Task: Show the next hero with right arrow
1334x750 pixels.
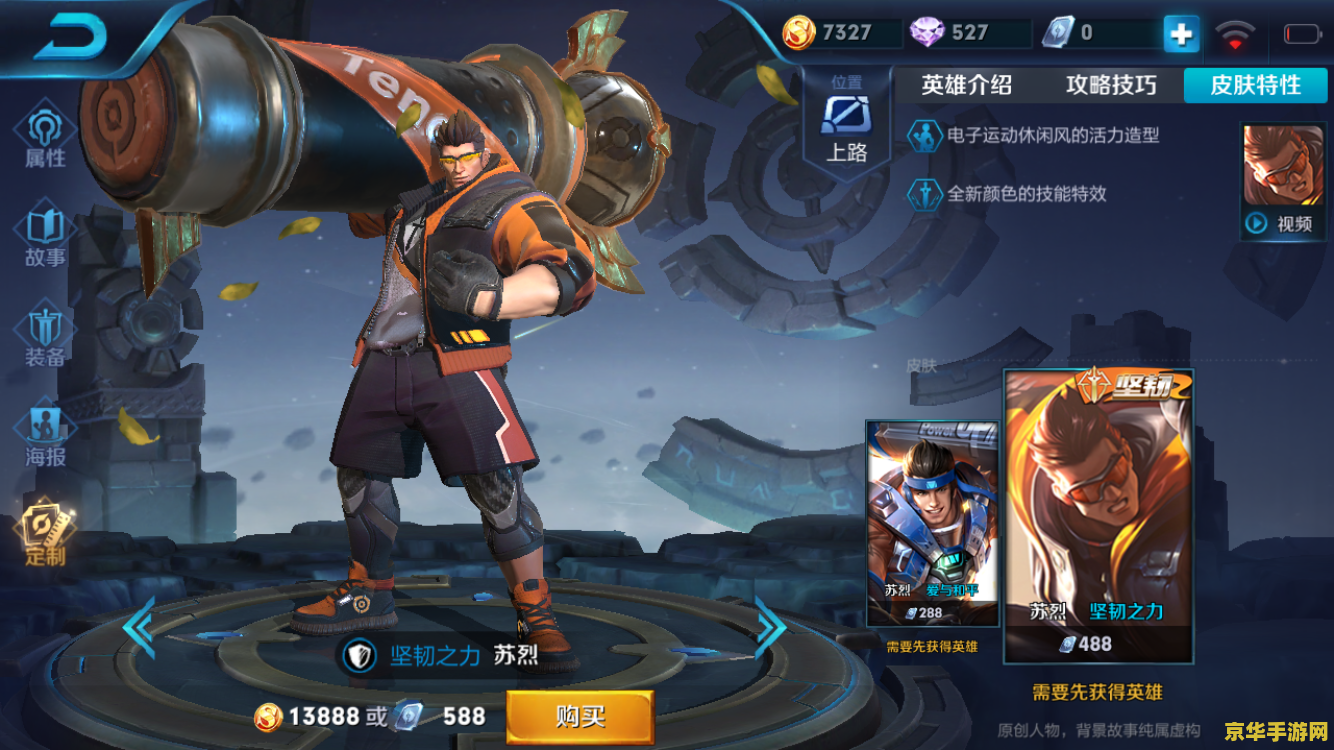Action: pos(770,626)
